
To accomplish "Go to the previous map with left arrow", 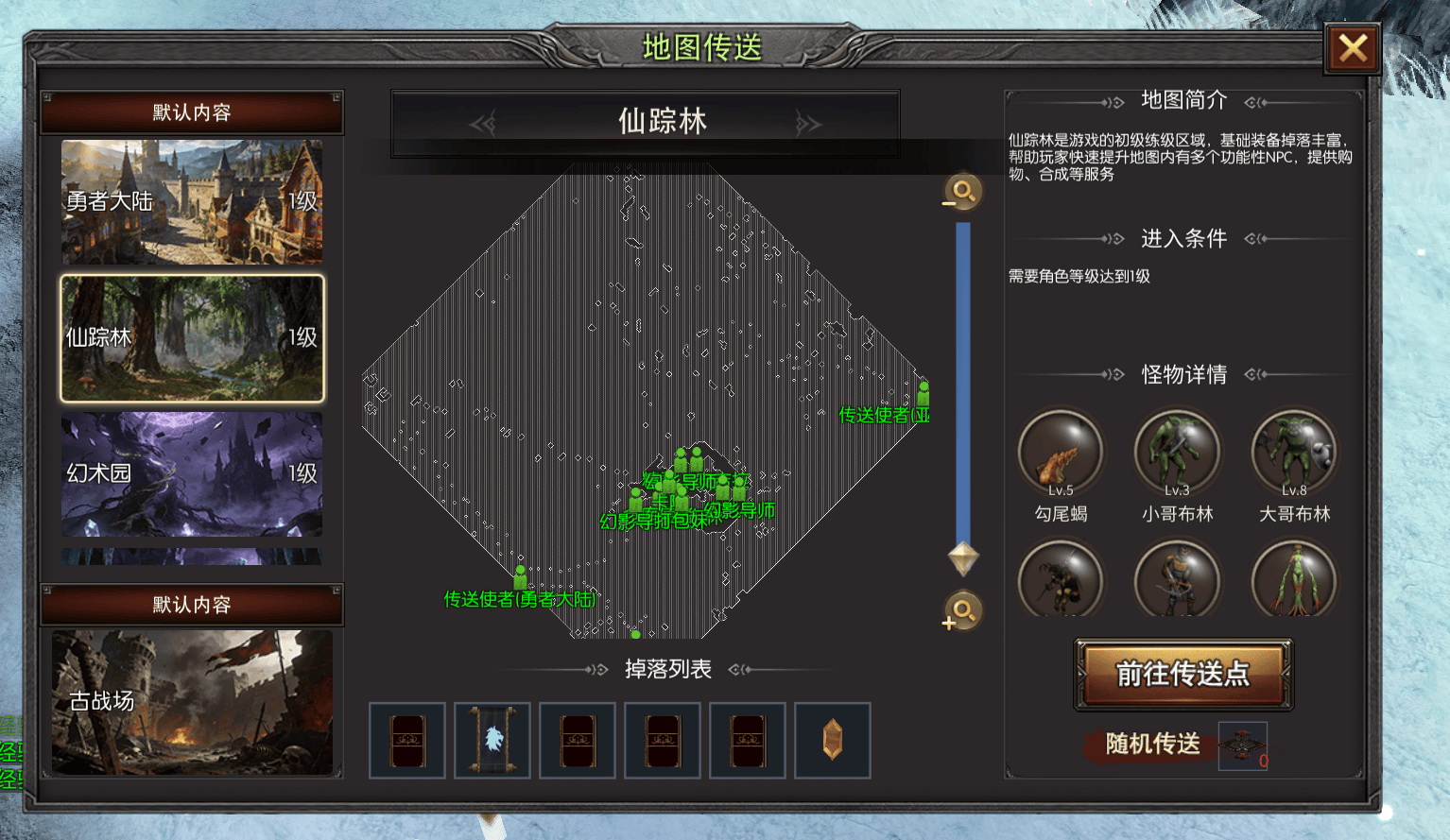I will [483, 124].
